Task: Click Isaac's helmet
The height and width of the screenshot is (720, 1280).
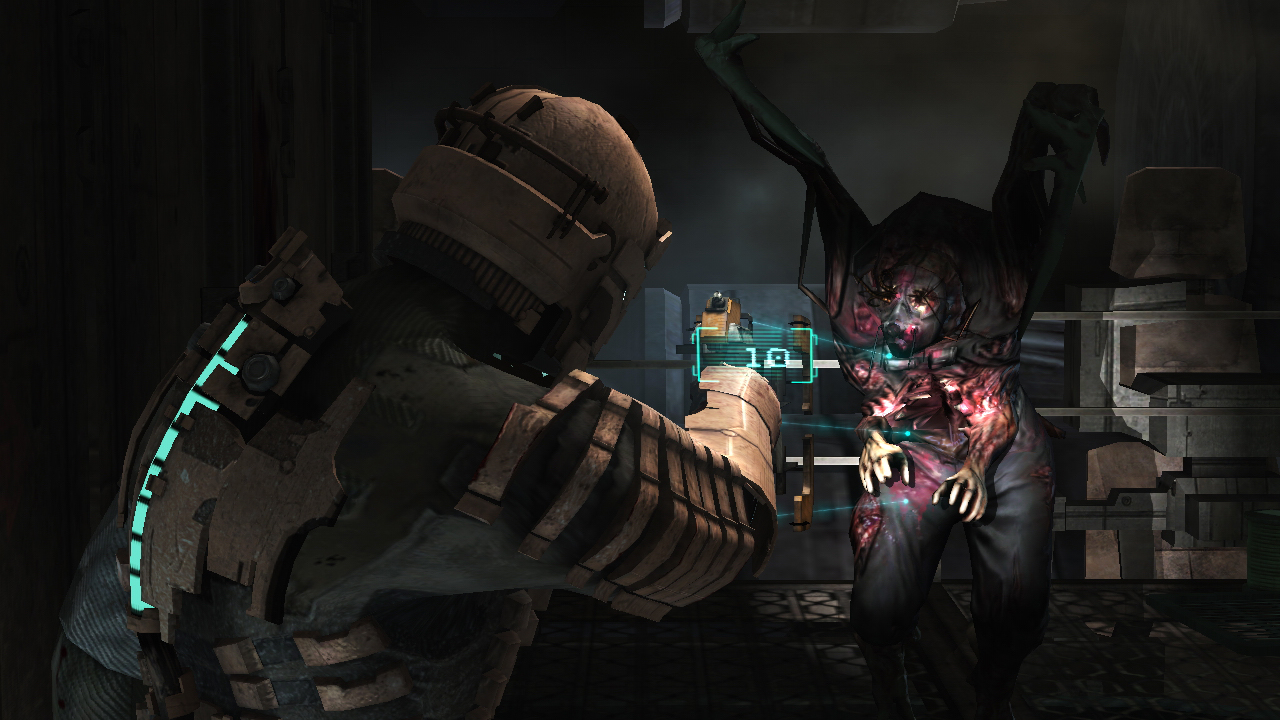Action: (520, 190)
